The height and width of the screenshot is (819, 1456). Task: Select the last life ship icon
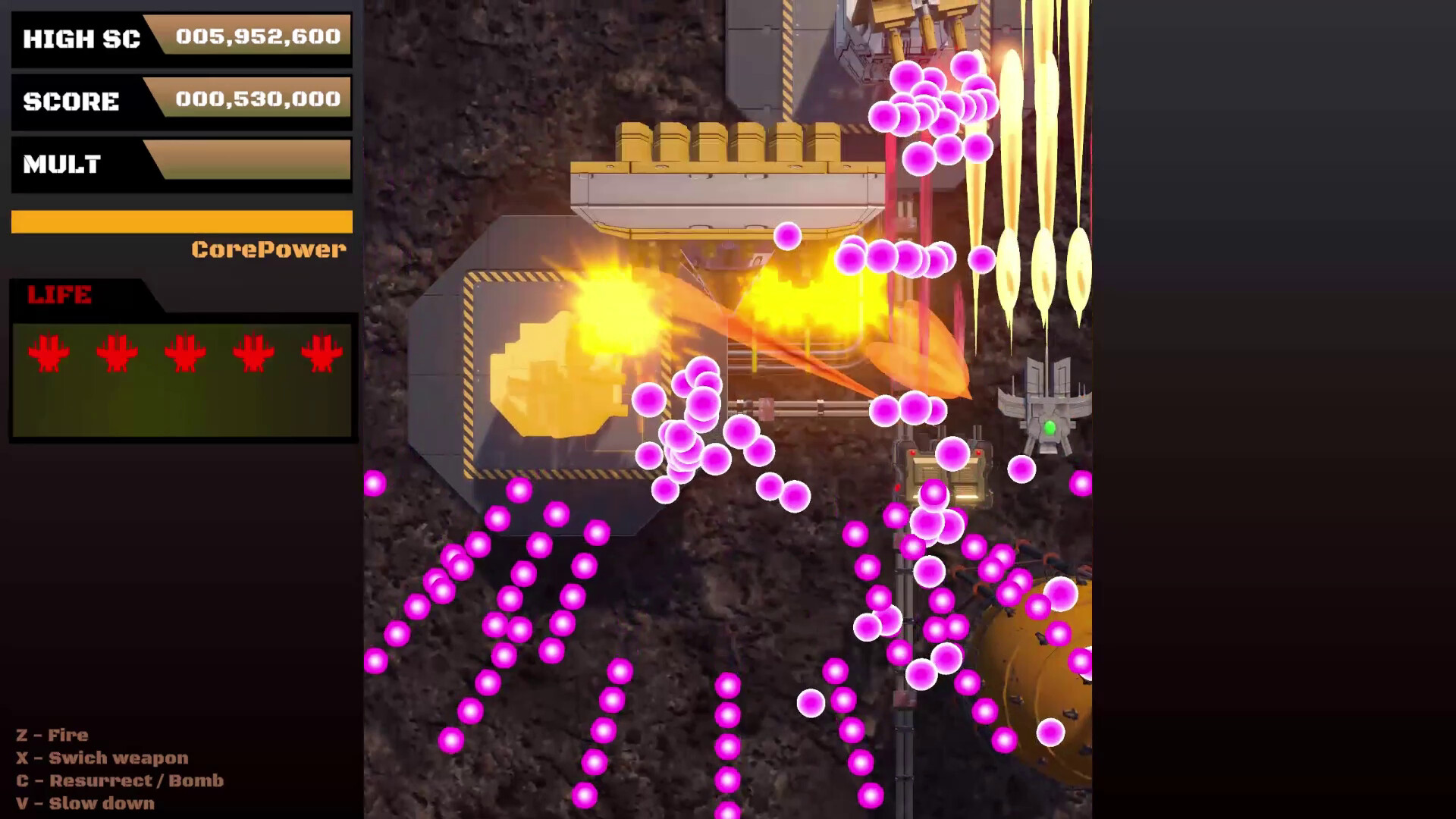(321, 353)
